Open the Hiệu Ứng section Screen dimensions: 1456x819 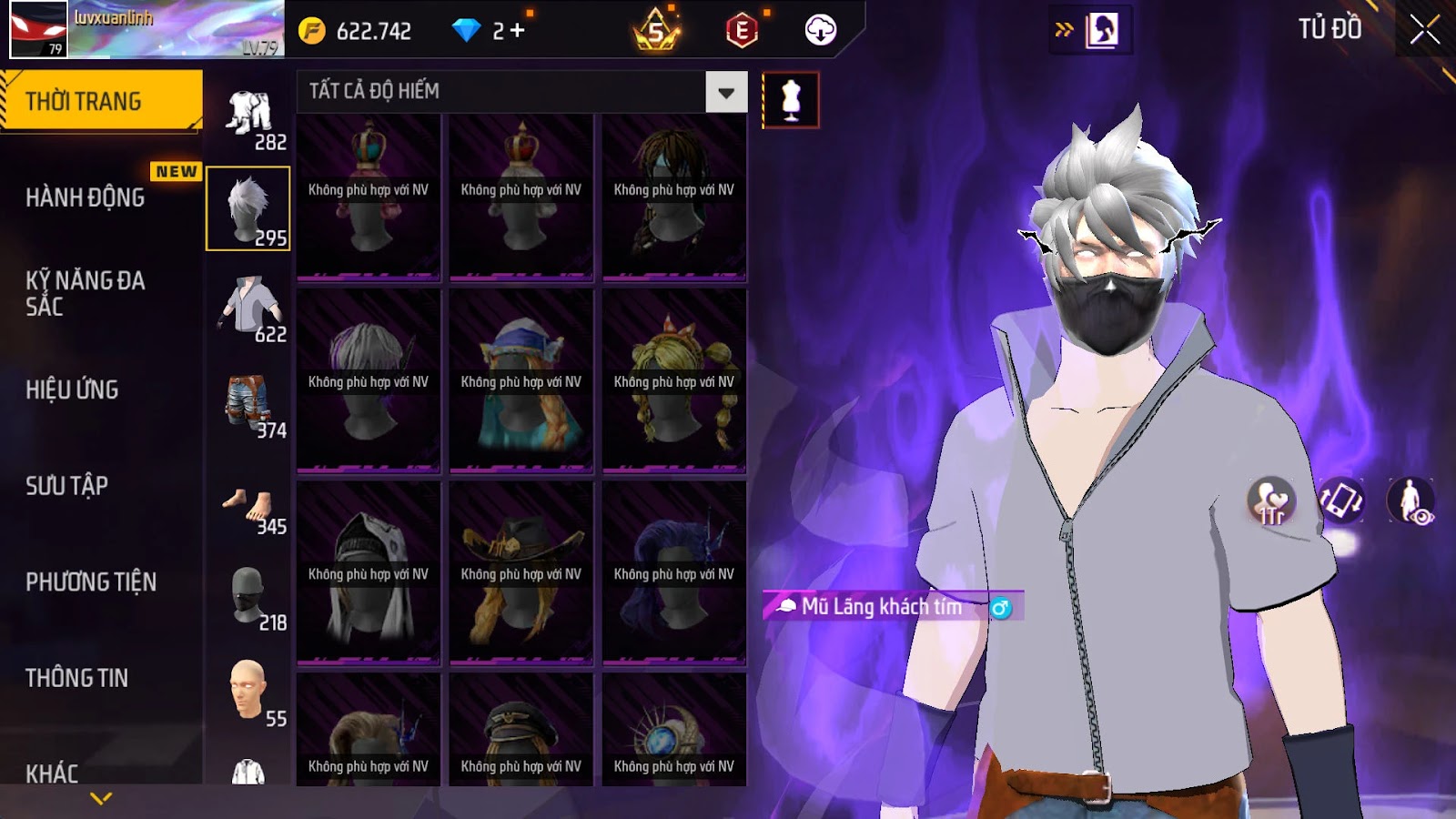pyautogui.click(x=73, y=389)
